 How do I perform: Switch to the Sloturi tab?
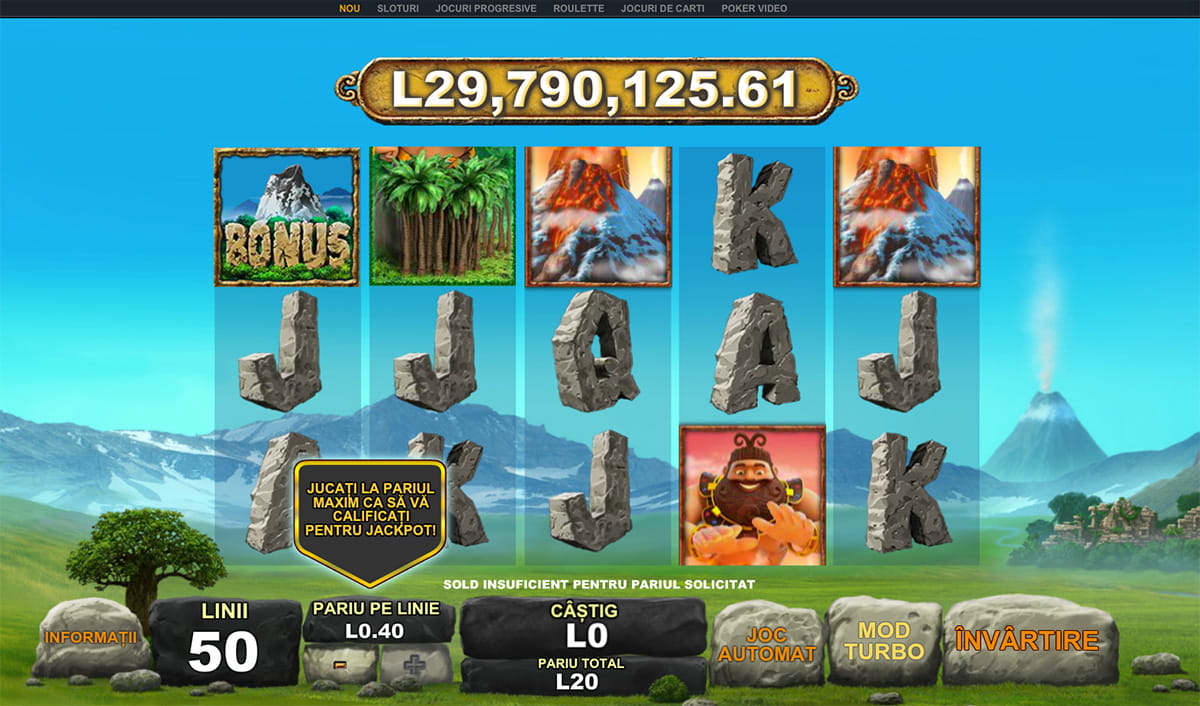[398, 8]
